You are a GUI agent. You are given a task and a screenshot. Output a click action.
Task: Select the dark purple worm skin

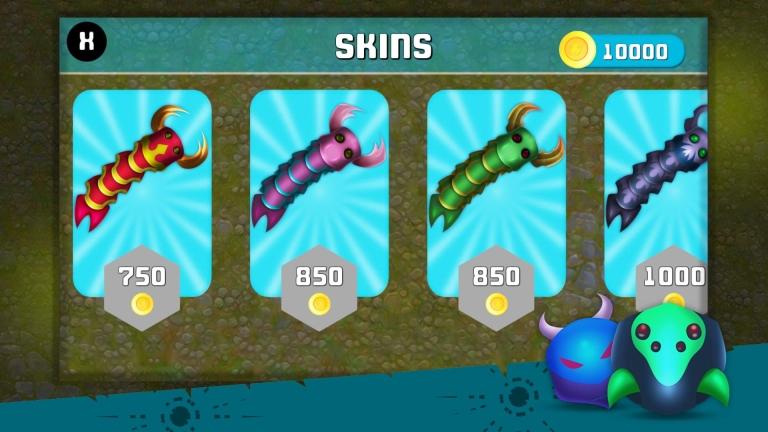point(660,168)
